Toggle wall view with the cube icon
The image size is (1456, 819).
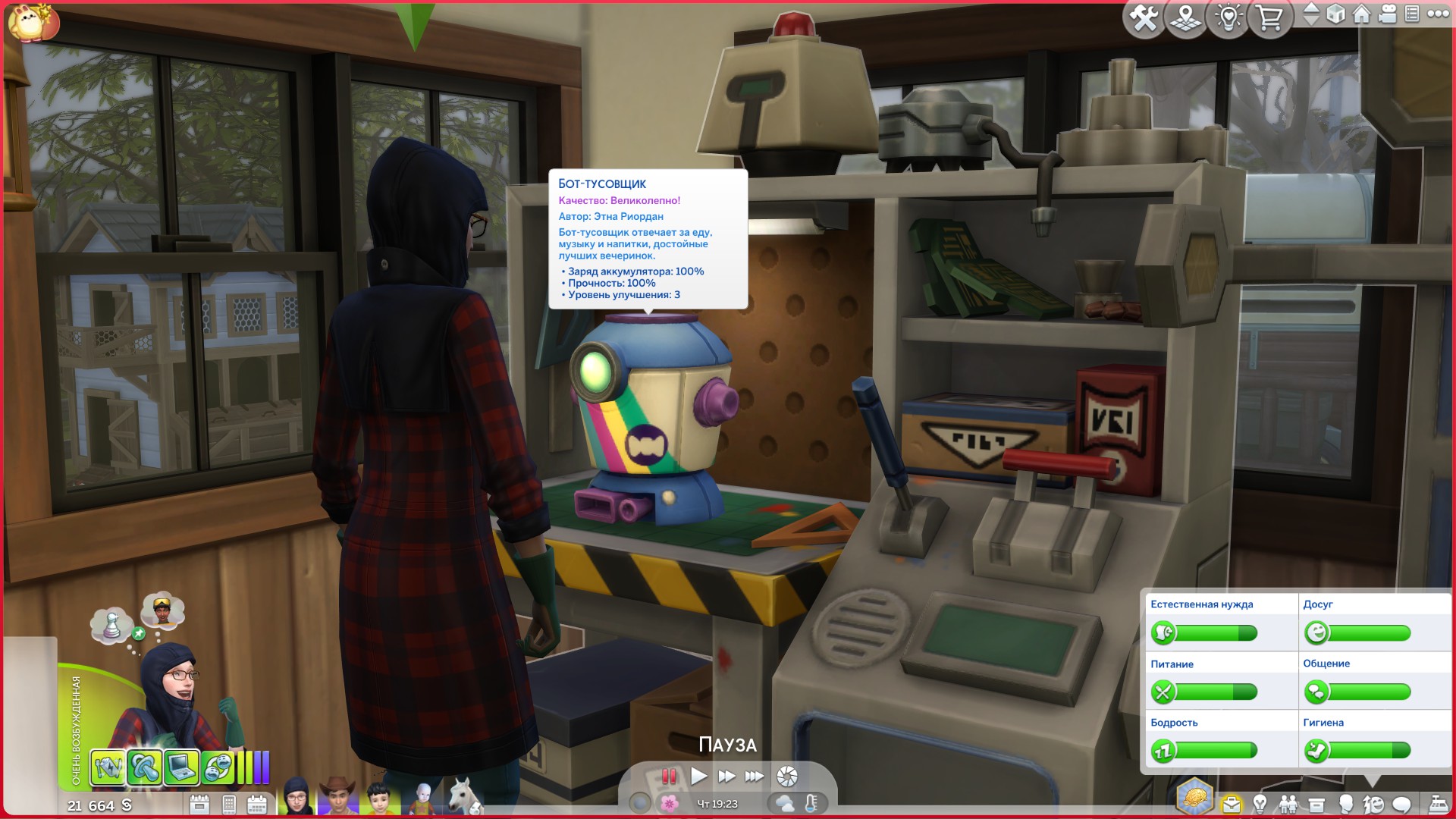pyautogui.click(x=1335, y=14)
